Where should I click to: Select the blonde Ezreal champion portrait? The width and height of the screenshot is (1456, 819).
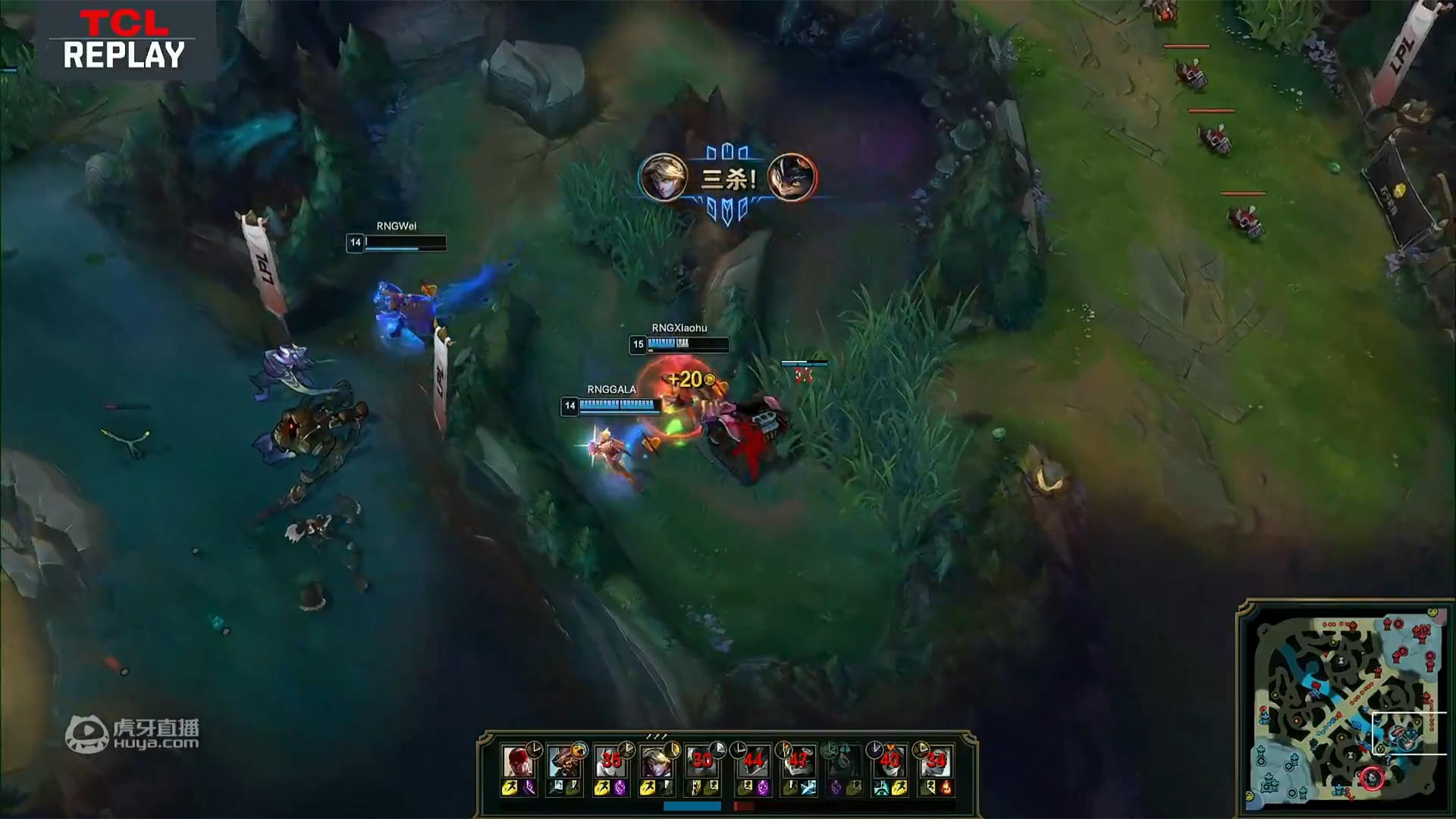(654, 761)
